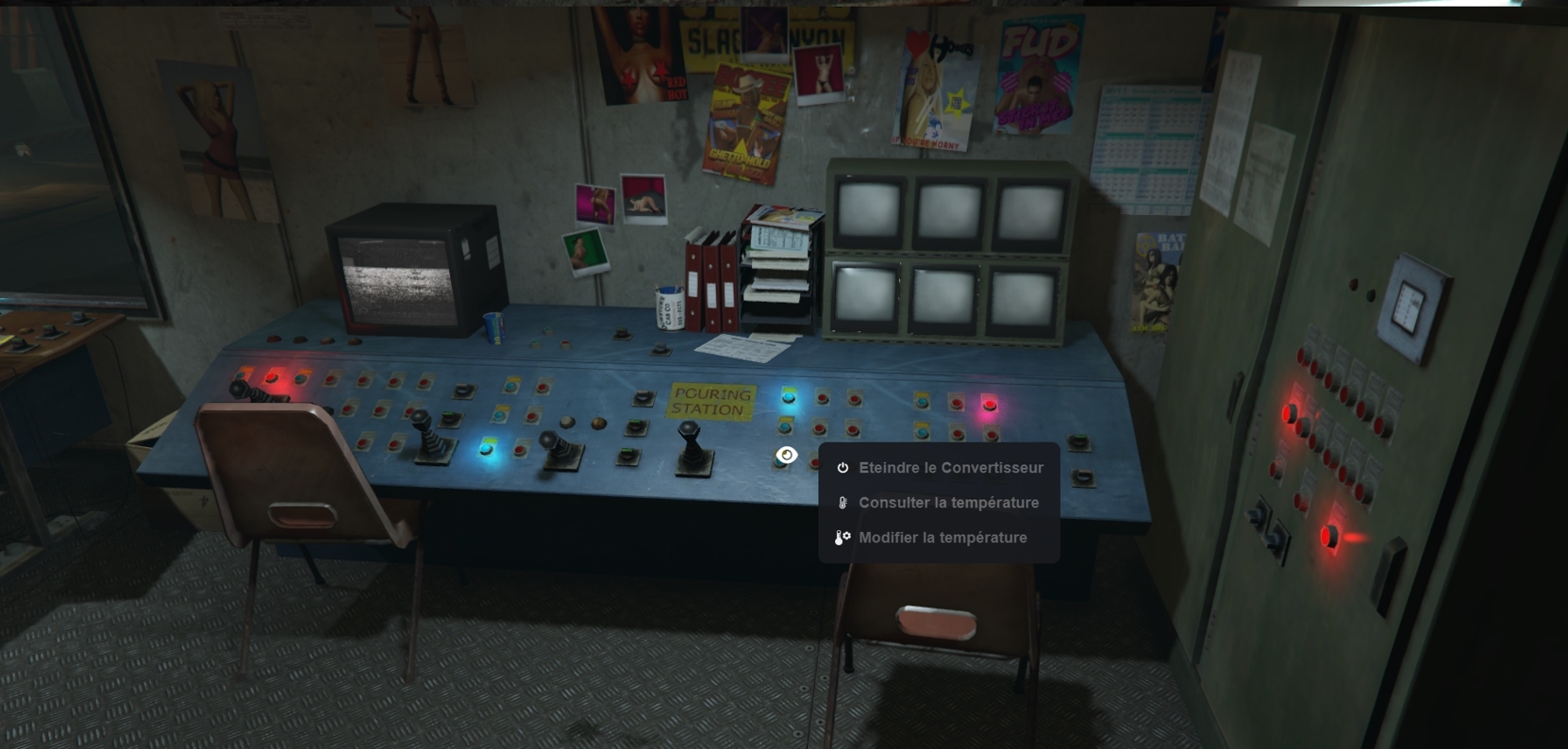Click the eye interaction icon
The height and width of the screenshot is (749, 1568).
[x=786, y=456]
